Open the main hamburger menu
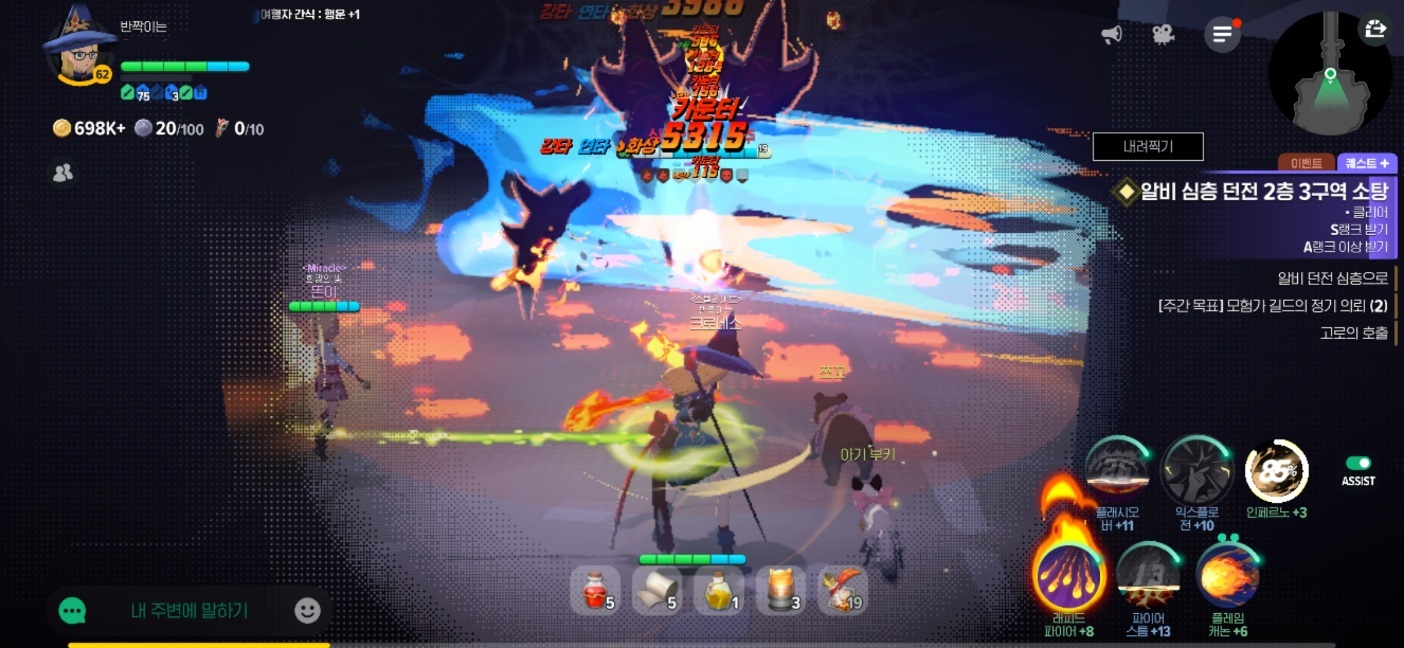The height and width of the screenshot is (648, 1404). coord(1221,35)
